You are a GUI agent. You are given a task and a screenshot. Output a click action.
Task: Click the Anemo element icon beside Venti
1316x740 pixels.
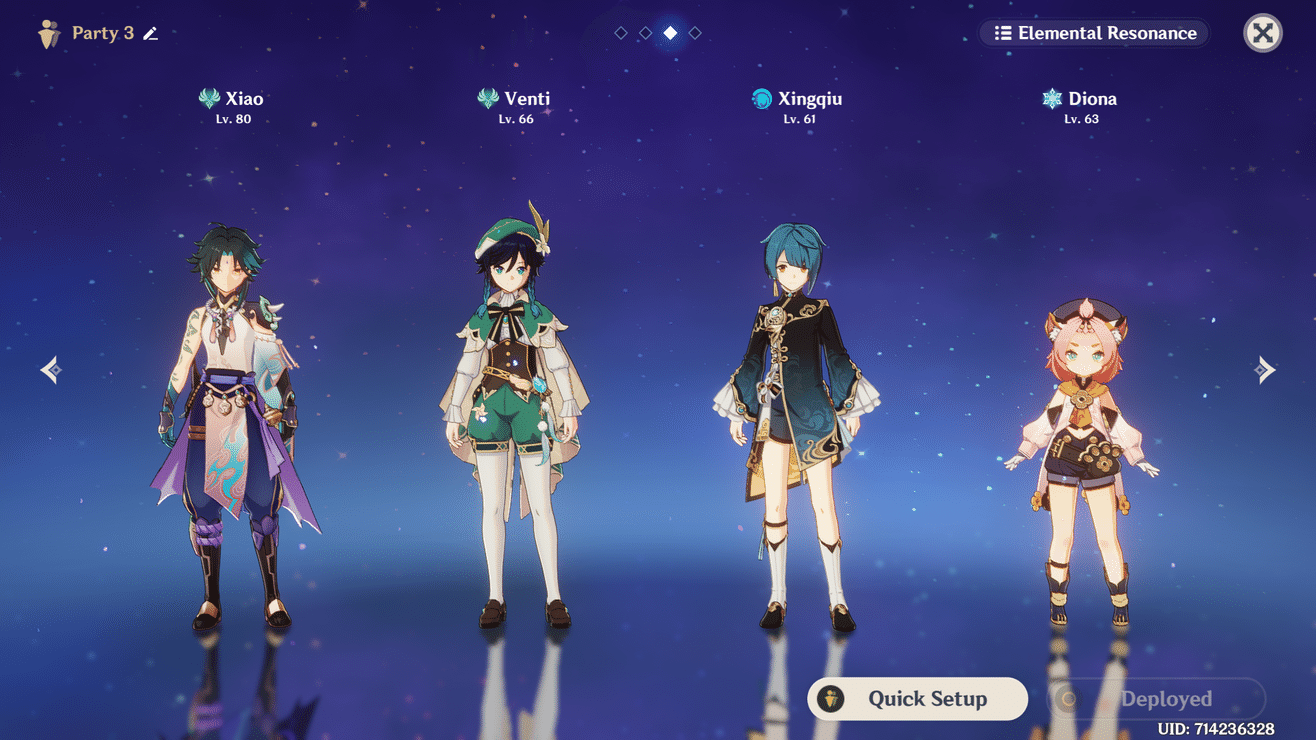point(486,98)
